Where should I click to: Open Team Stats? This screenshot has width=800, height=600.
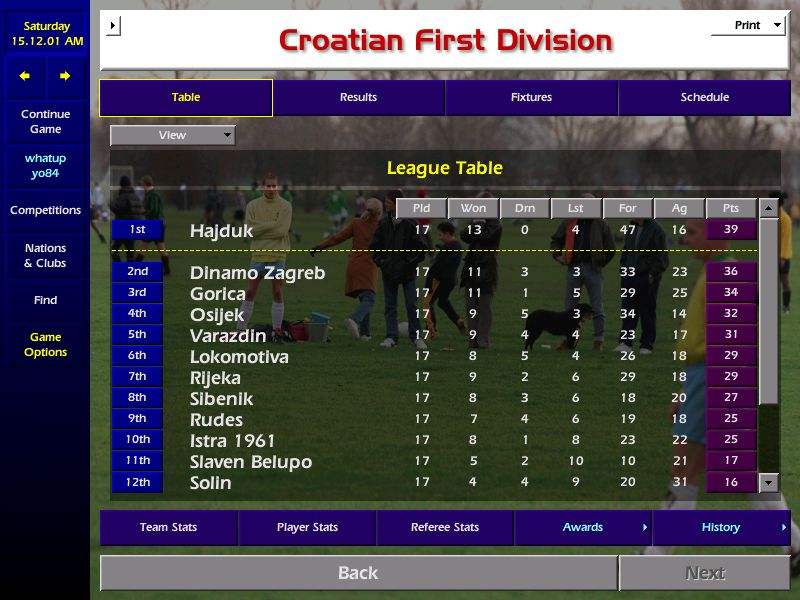point(168,528)
